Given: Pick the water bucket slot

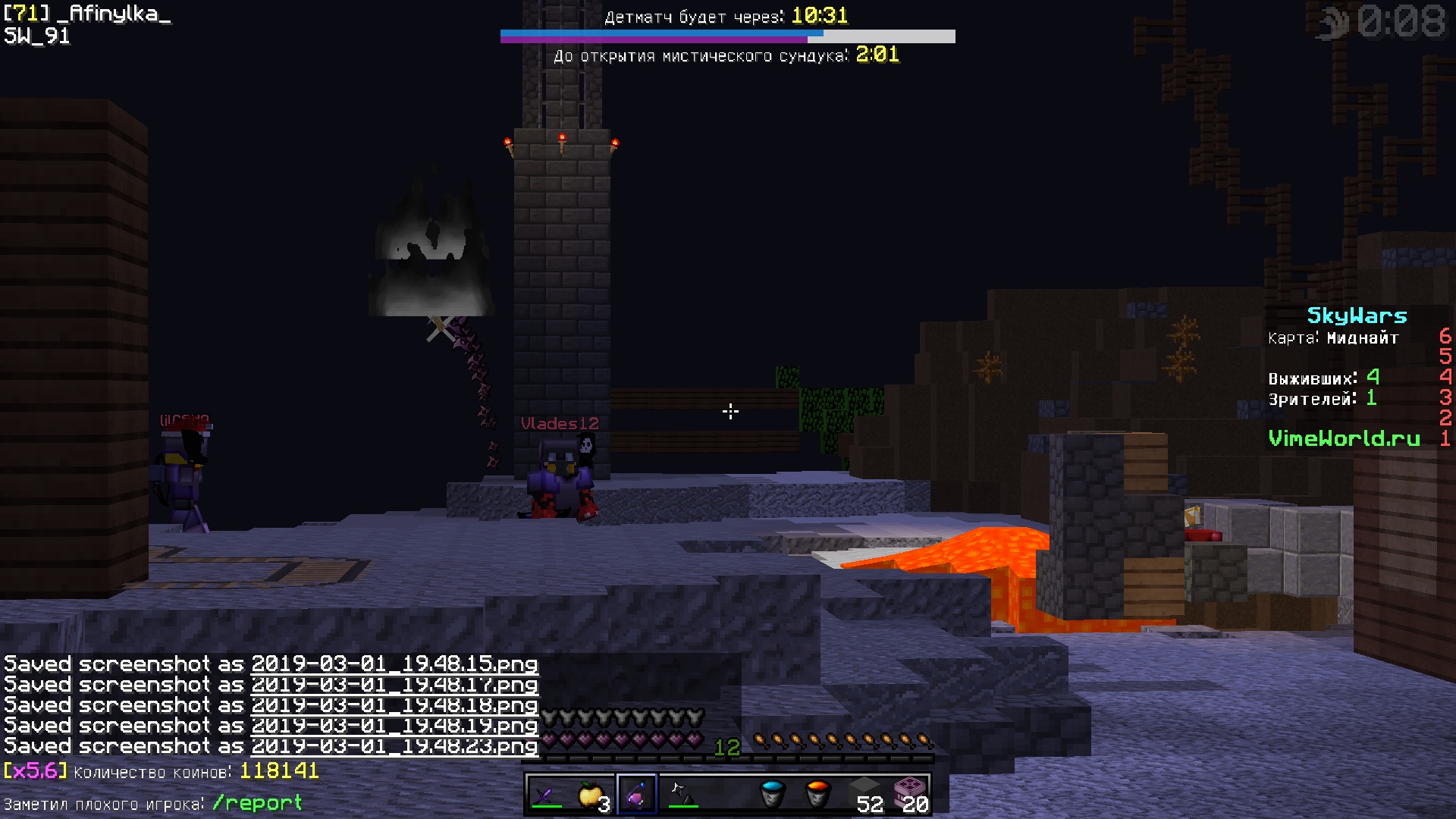Looking at the screenshot, I should pyautogui.click(x=773, y=795).
